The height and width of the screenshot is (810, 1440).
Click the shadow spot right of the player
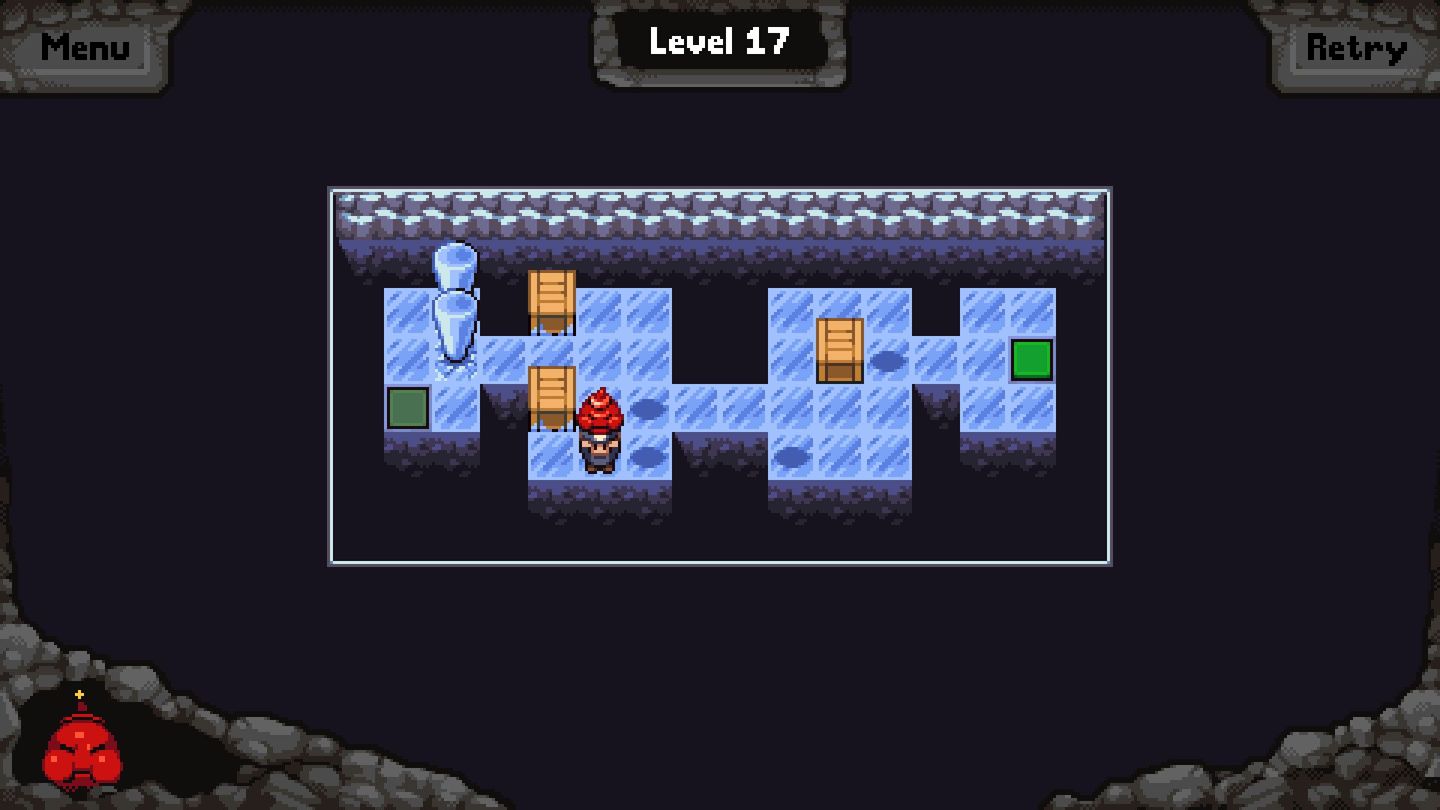[645, 407]
